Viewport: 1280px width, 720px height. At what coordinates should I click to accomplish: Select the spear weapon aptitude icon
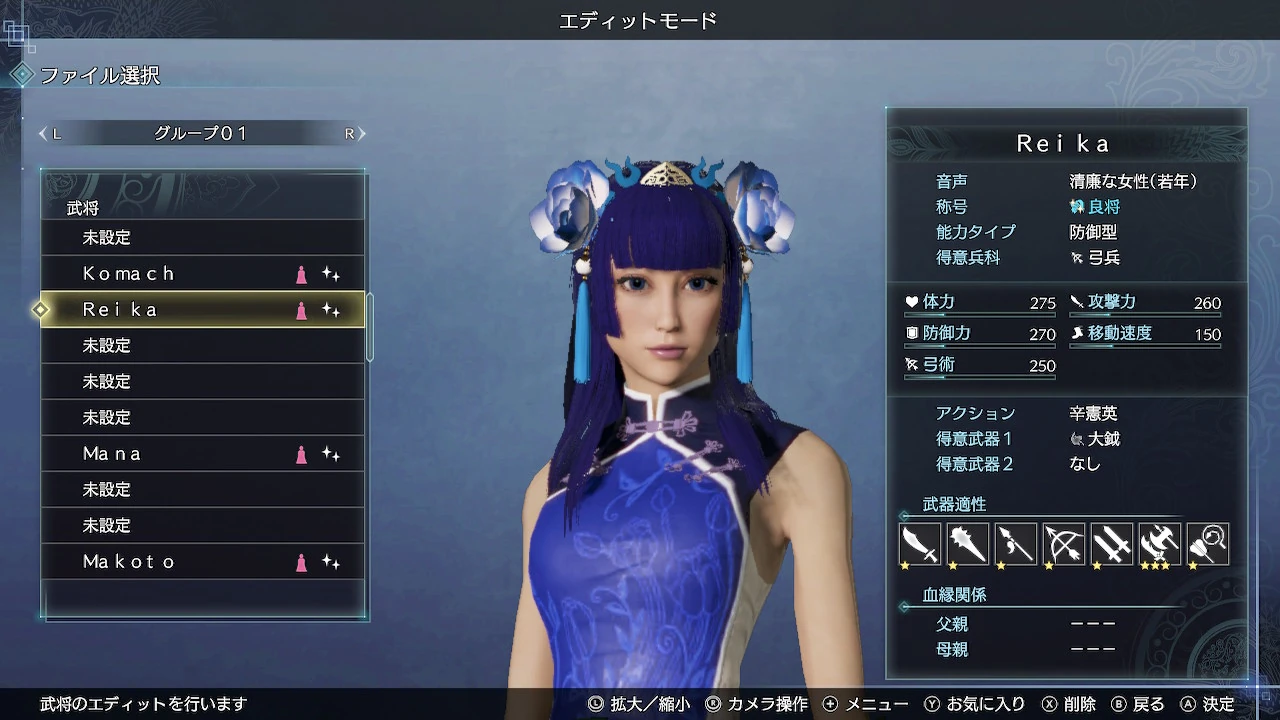(x=1015, y=543)
